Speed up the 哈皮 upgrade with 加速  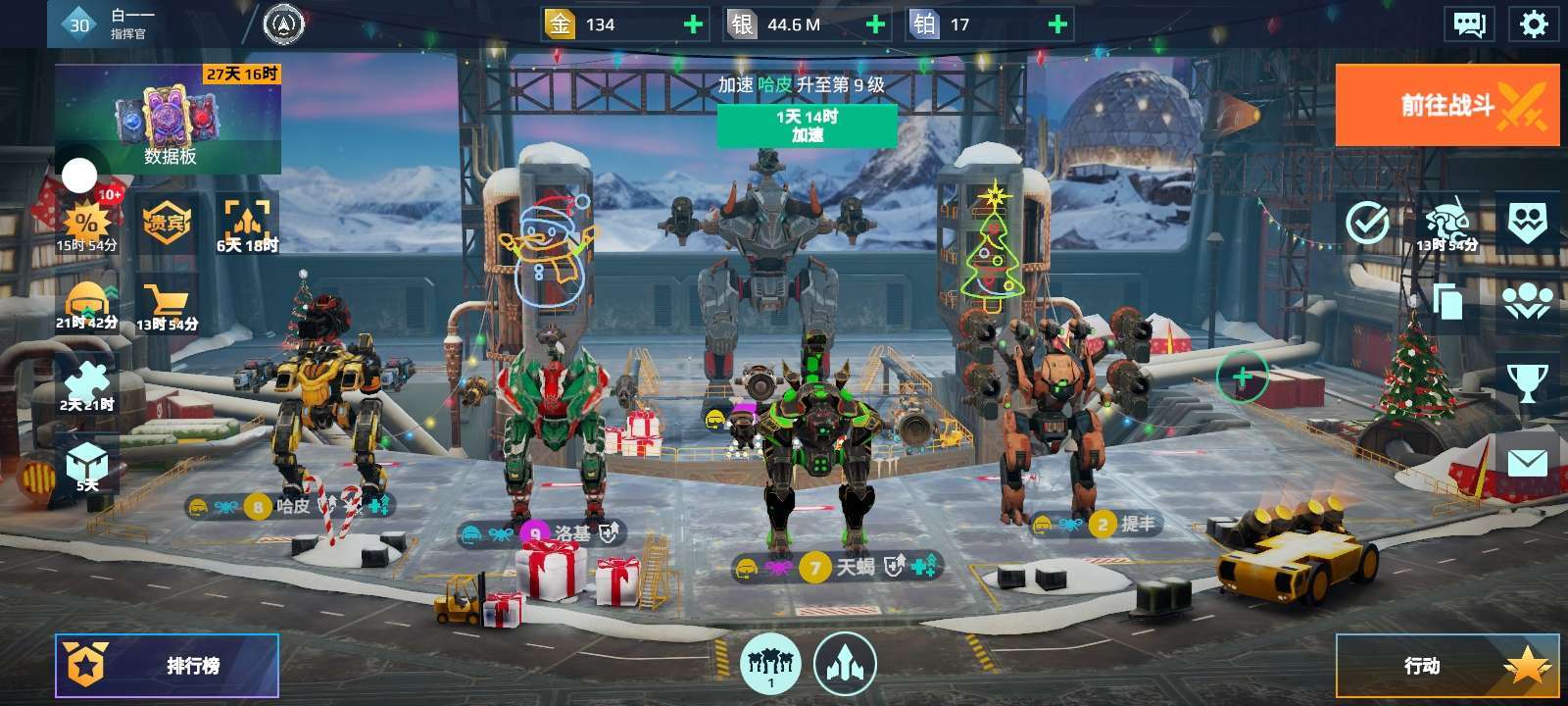(807, 126)
